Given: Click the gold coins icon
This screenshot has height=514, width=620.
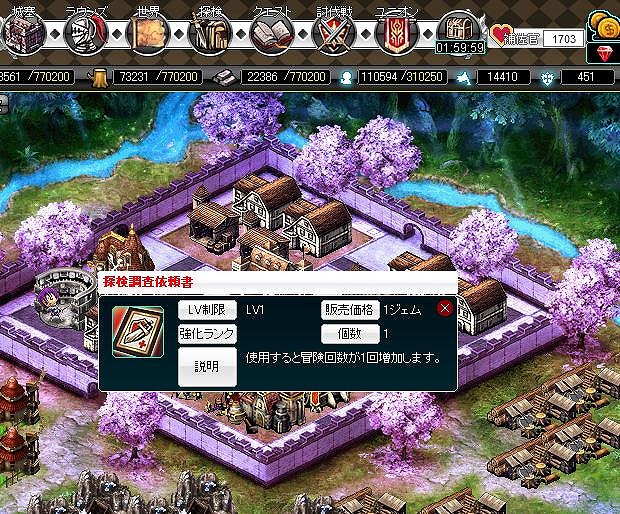Looking at the screenshot, I should pos(604,22).
